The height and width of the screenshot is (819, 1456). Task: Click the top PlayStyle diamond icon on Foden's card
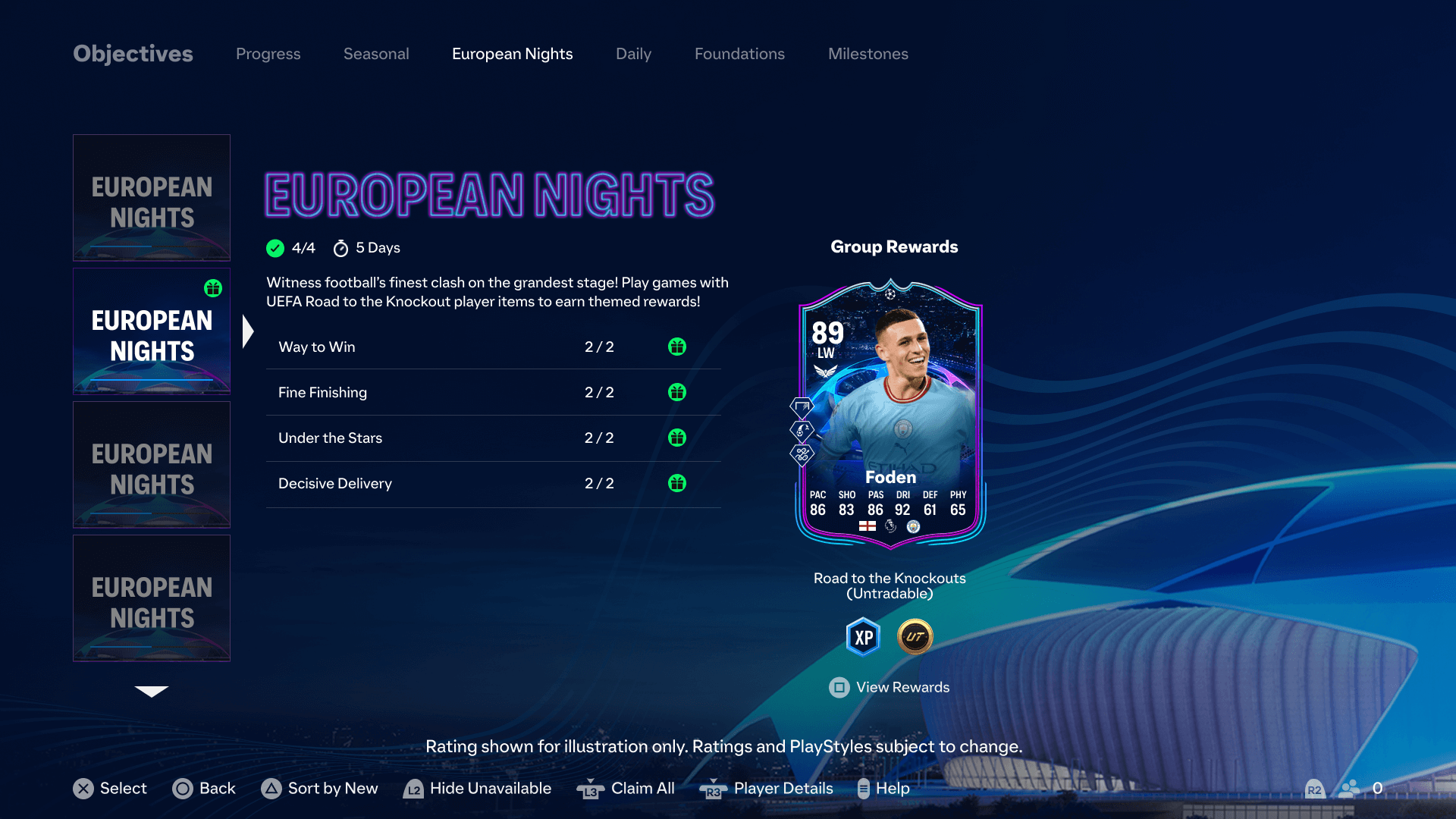801,406
